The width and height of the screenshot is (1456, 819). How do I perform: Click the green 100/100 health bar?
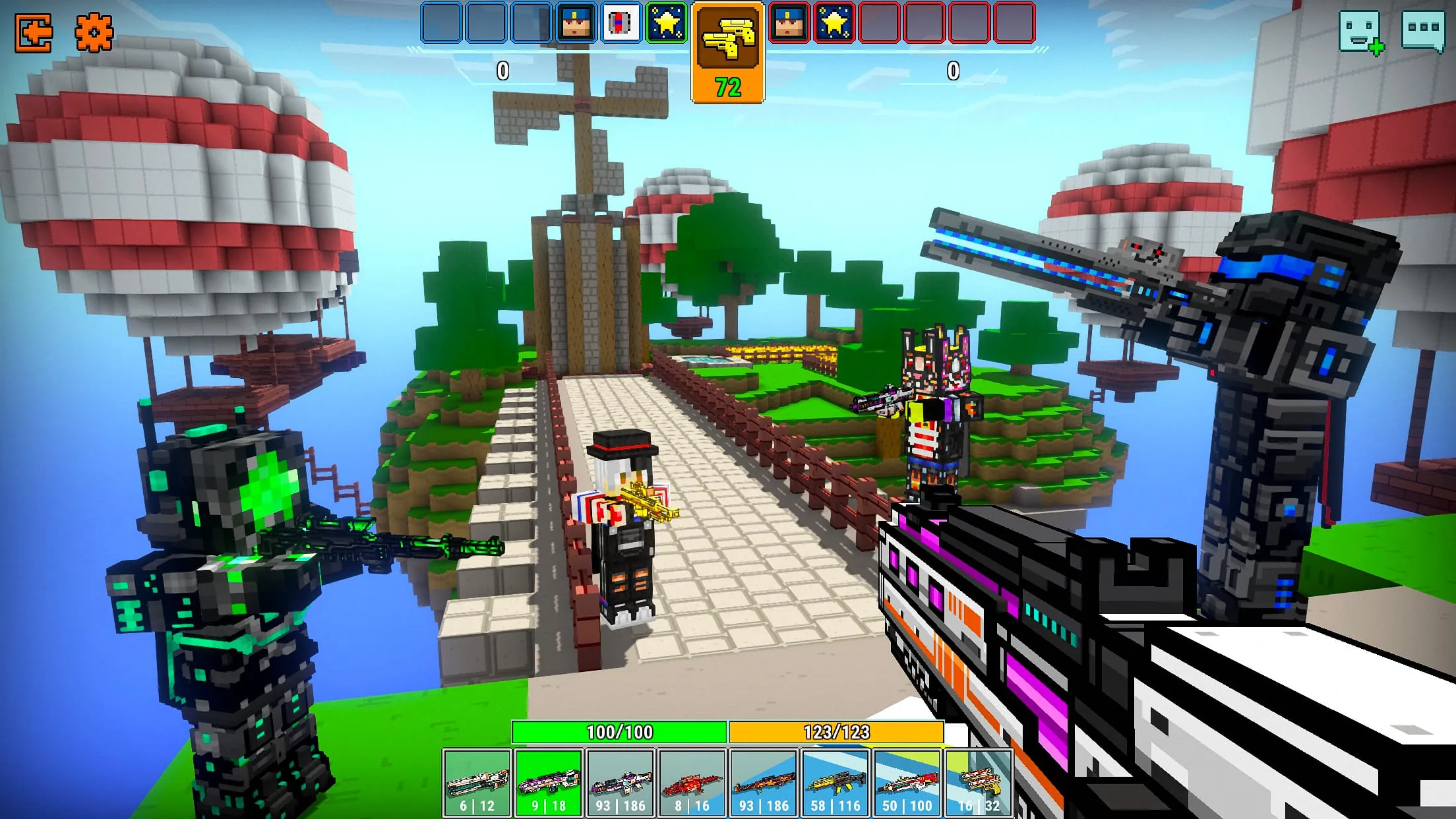click(x=620, y=731)
